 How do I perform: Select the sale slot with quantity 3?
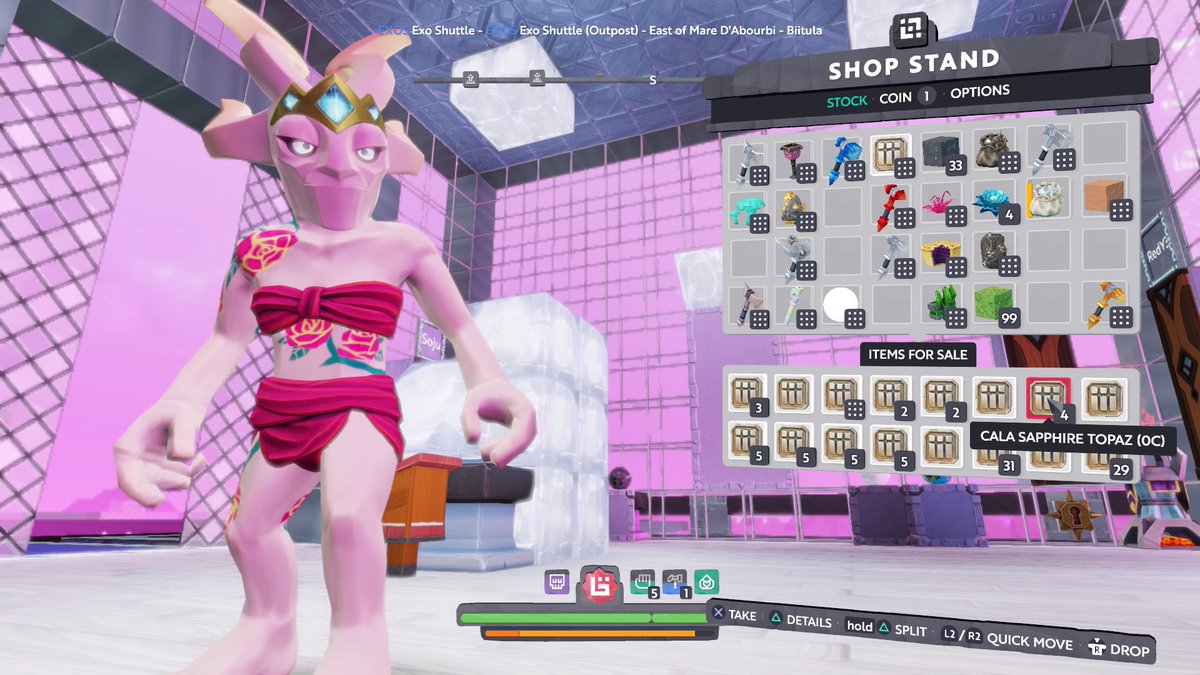coord(747,396)
